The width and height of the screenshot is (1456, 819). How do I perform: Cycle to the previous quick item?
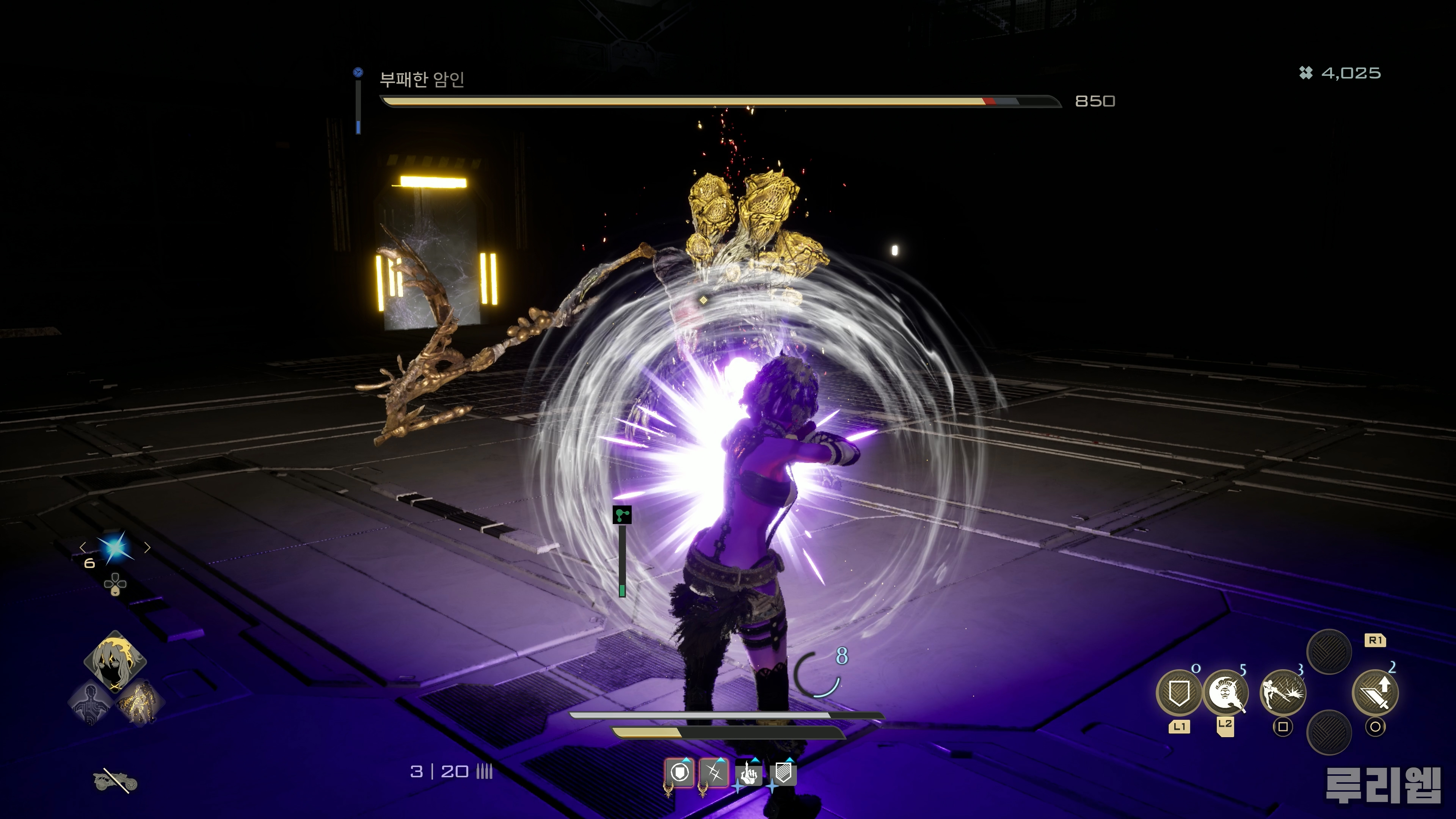83,547
